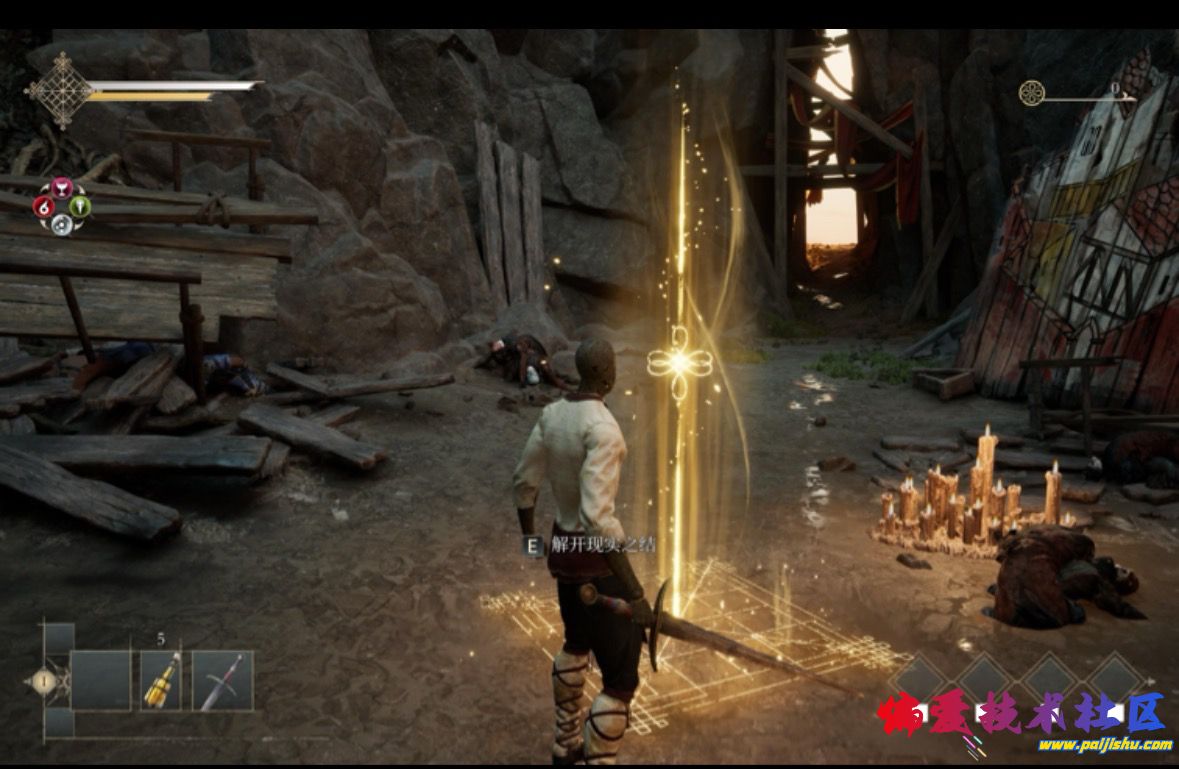Choose the white circular rune icon
1179x769 pixels.
(62, 224)
